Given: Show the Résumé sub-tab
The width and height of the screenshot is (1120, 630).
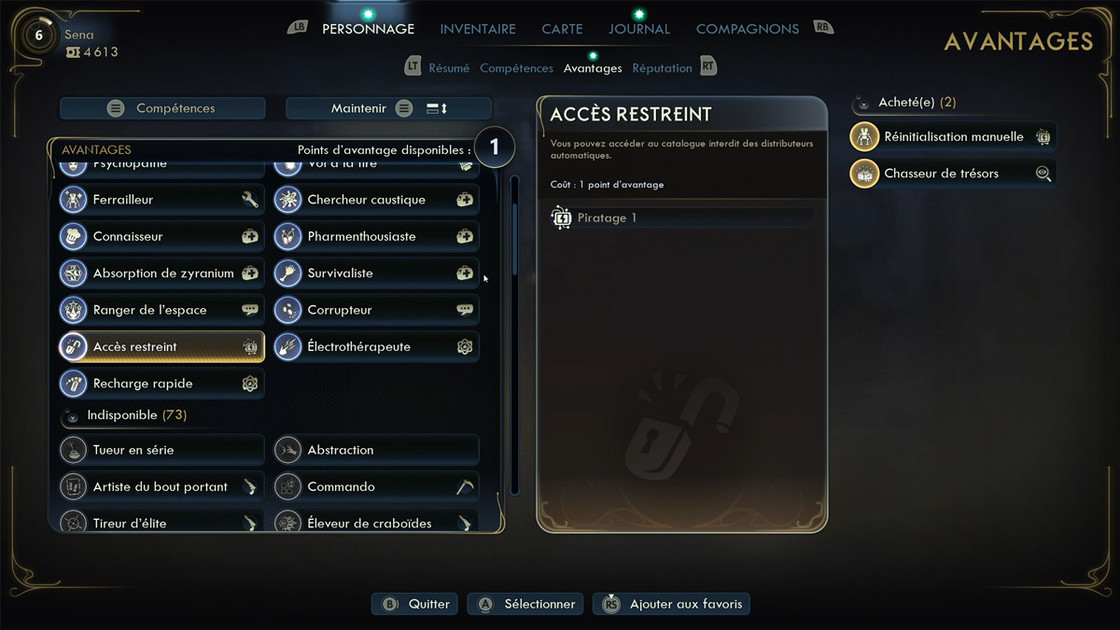Looking at the screenshot, I should point(449,68).
